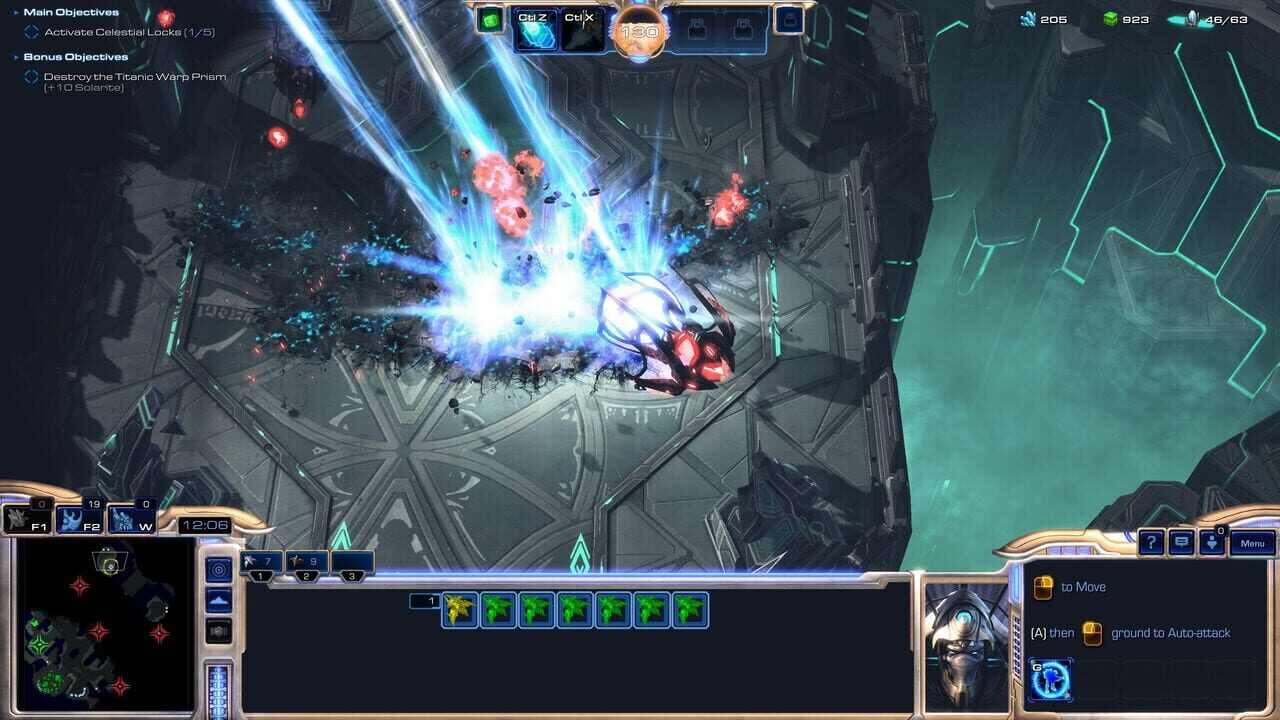Click the minerals icon showing 205
Viewport: 1280px width, 720px height.
[x=1030, y=17]
